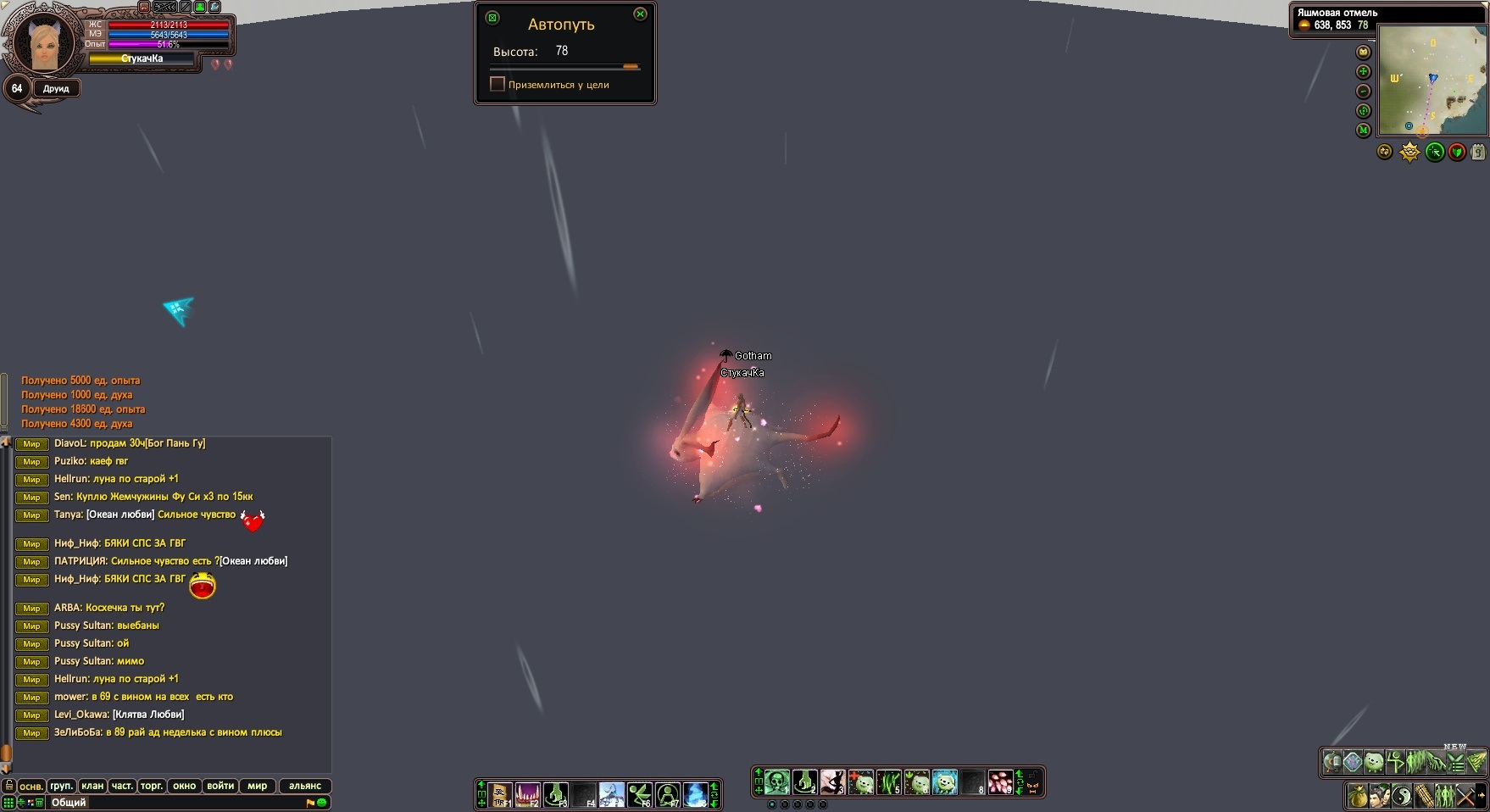Adjust the Высота altitude slider
Viewport: 1490px width, 812px height.
(x=630, y=66)
